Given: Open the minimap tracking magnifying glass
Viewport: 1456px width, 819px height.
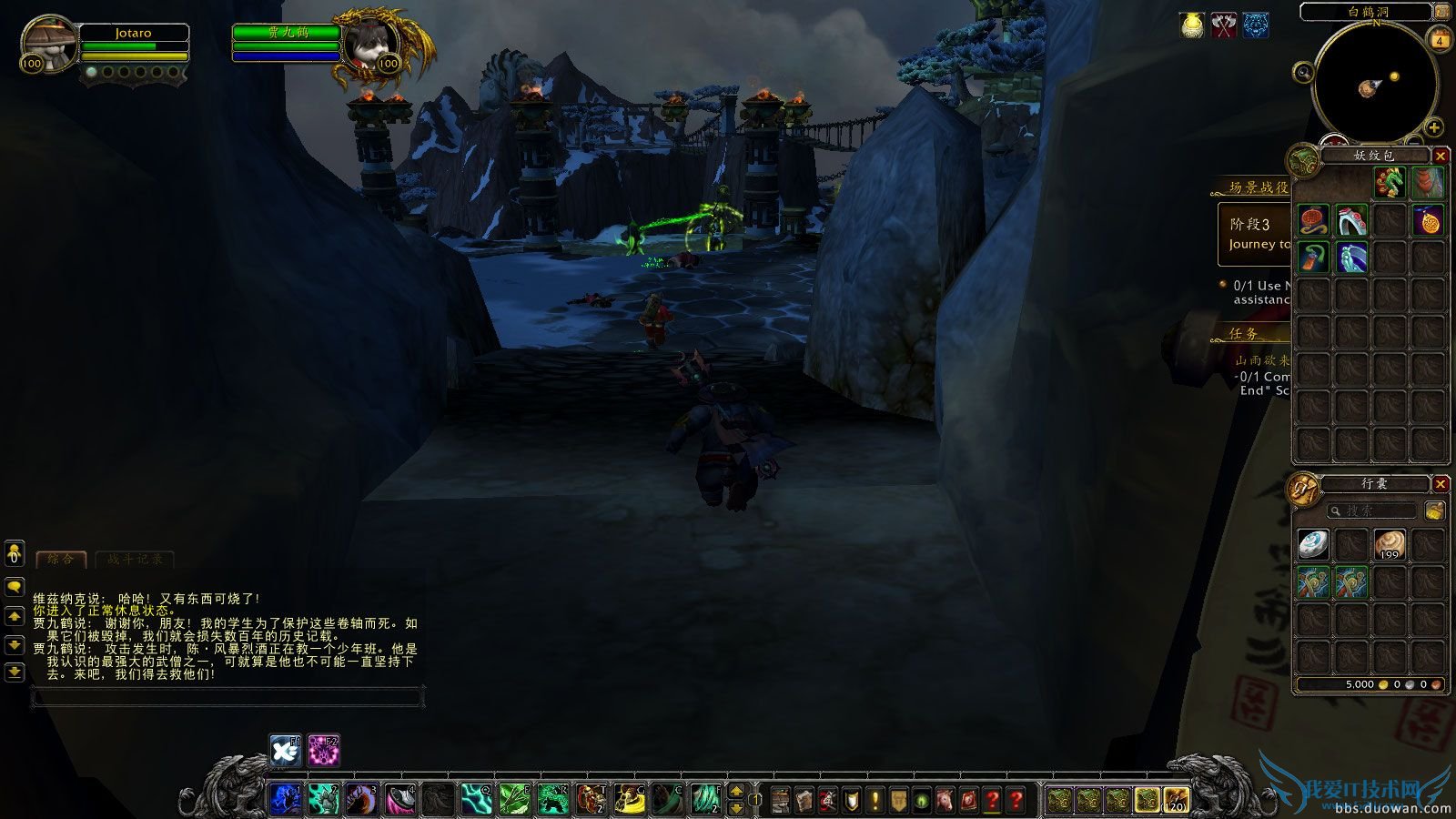Looking at the screenshot, I should coord(1303,72).
